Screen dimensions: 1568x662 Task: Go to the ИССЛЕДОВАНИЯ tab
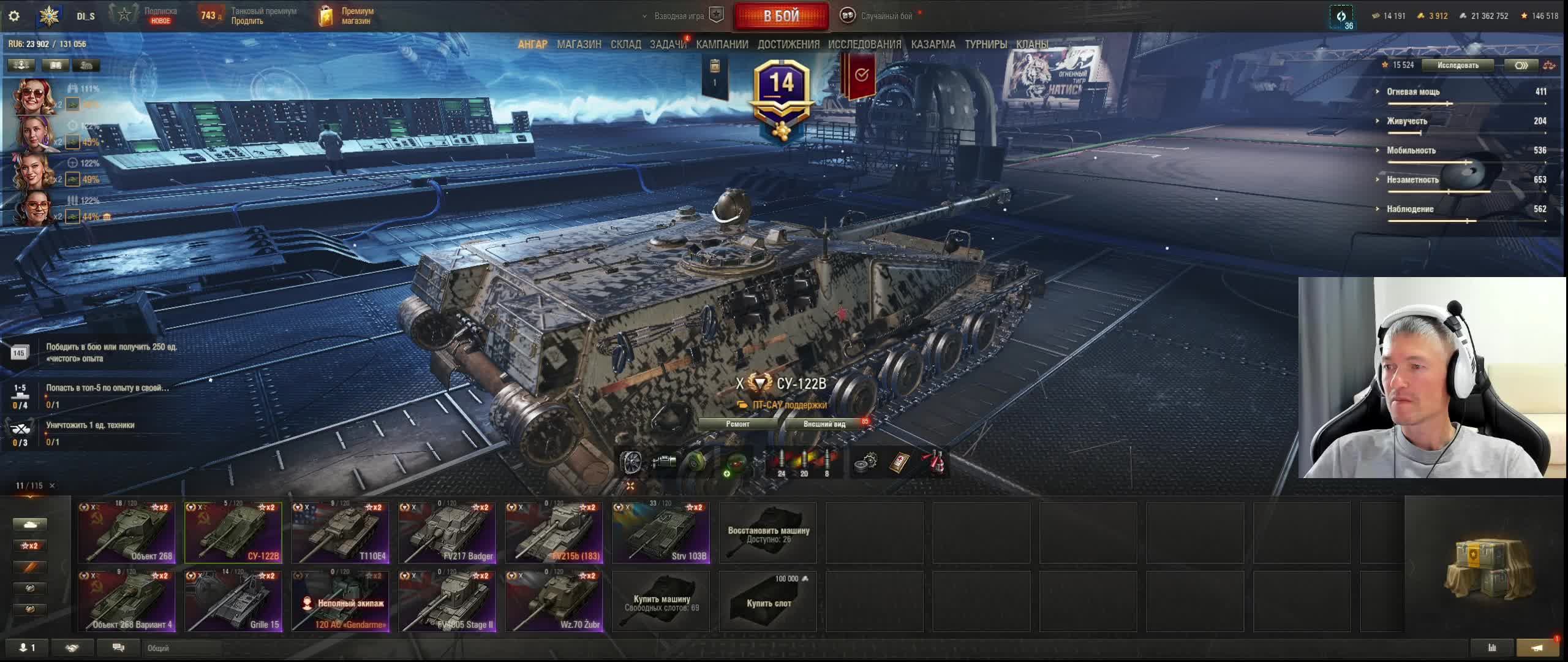[864, 44]
